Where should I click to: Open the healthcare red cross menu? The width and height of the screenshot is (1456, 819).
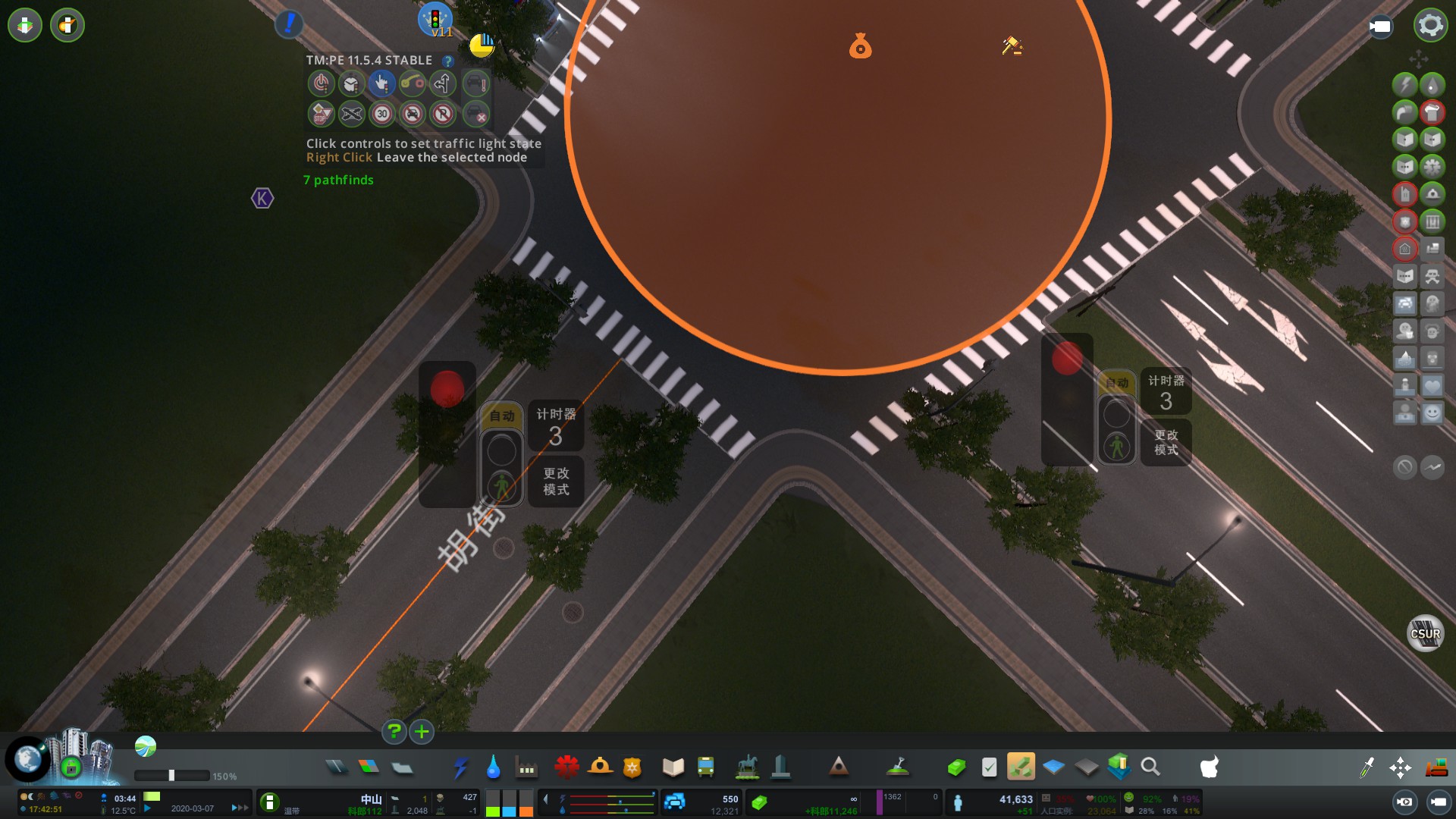click(566, 767)
